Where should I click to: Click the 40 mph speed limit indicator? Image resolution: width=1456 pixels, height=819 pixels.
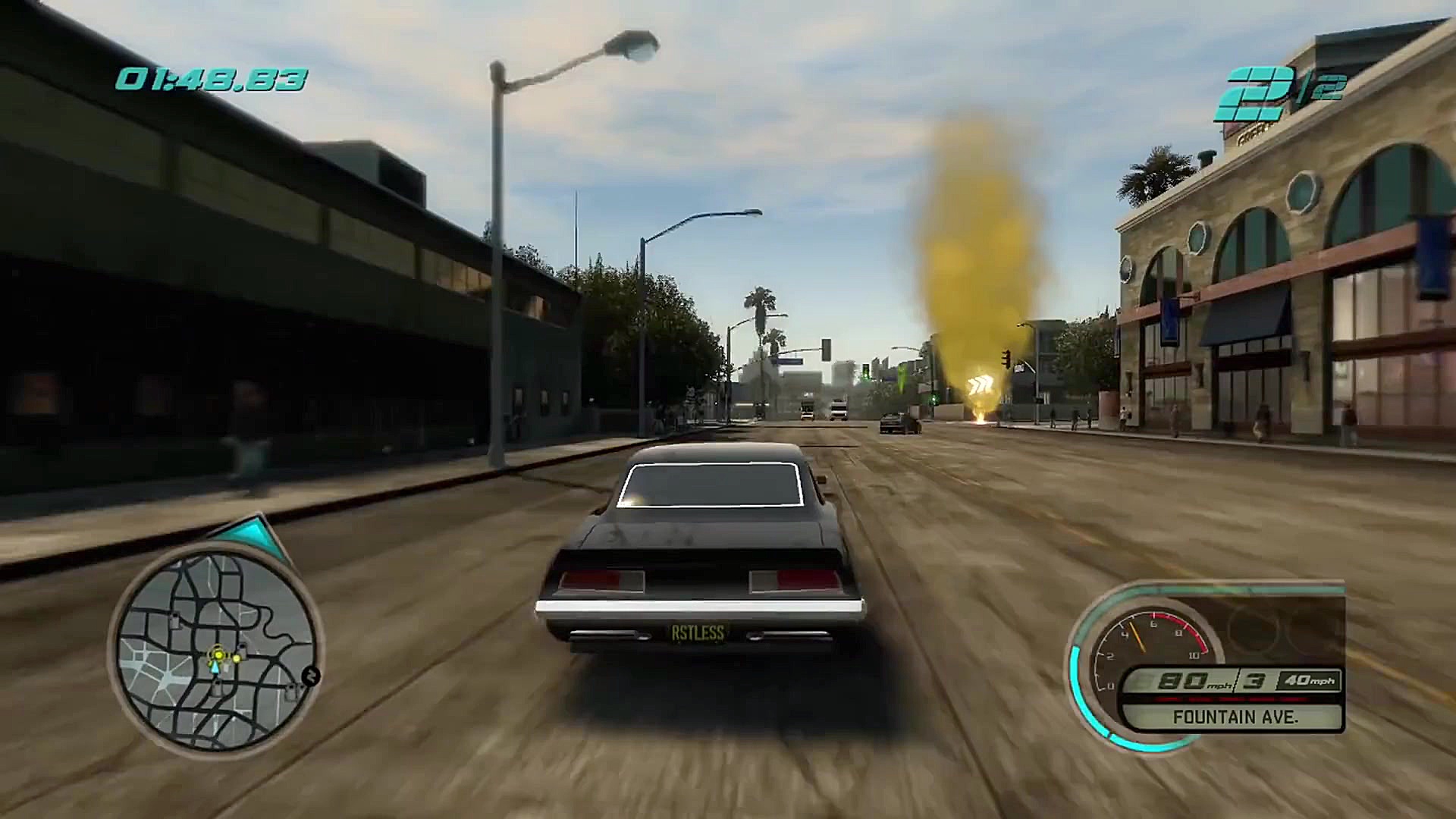click(1310, 680)
